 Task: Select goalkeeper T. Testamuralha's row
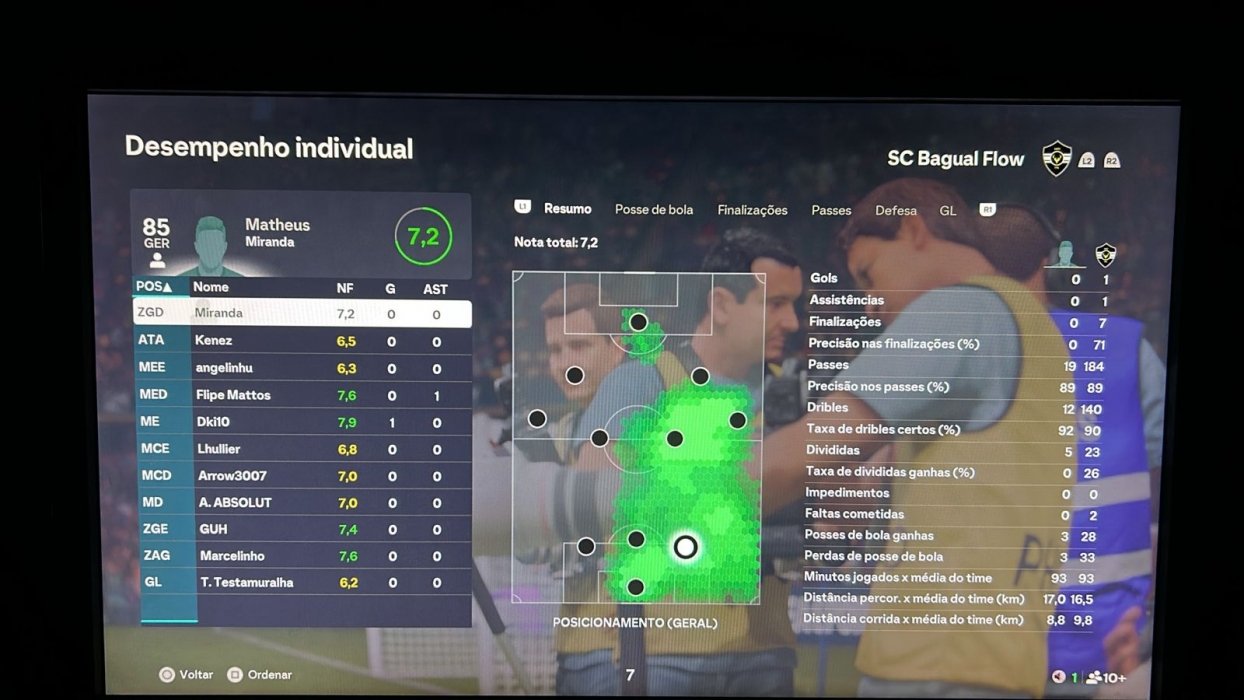pyautogui.click(x=301, y=582)
